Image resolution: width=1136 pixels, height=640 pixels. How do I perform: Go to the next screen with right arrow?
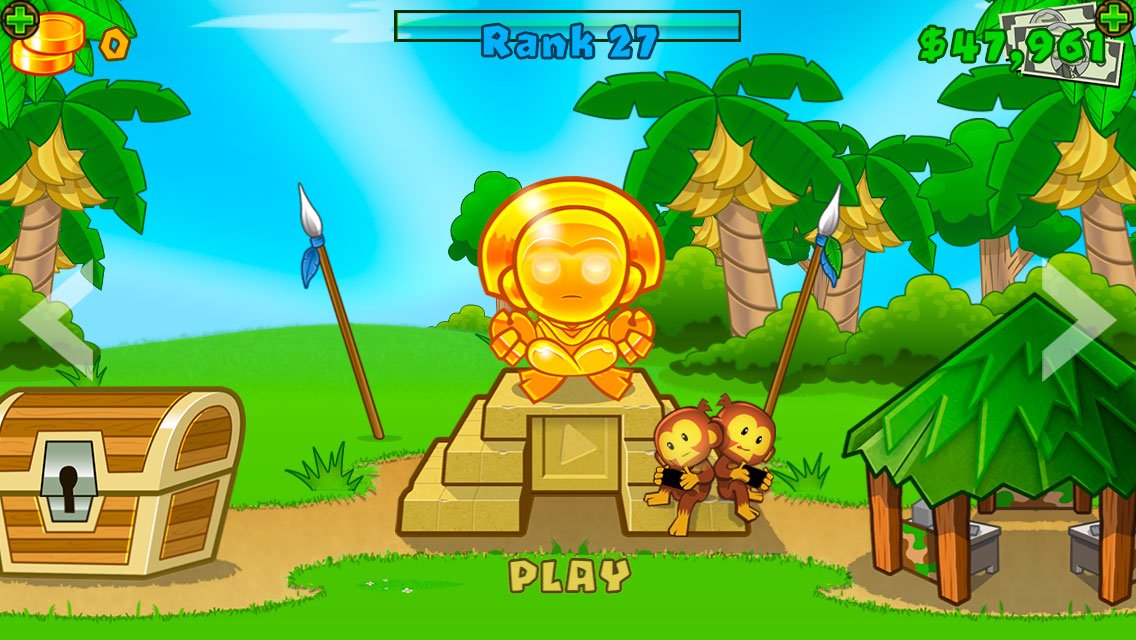[1078, 320]
